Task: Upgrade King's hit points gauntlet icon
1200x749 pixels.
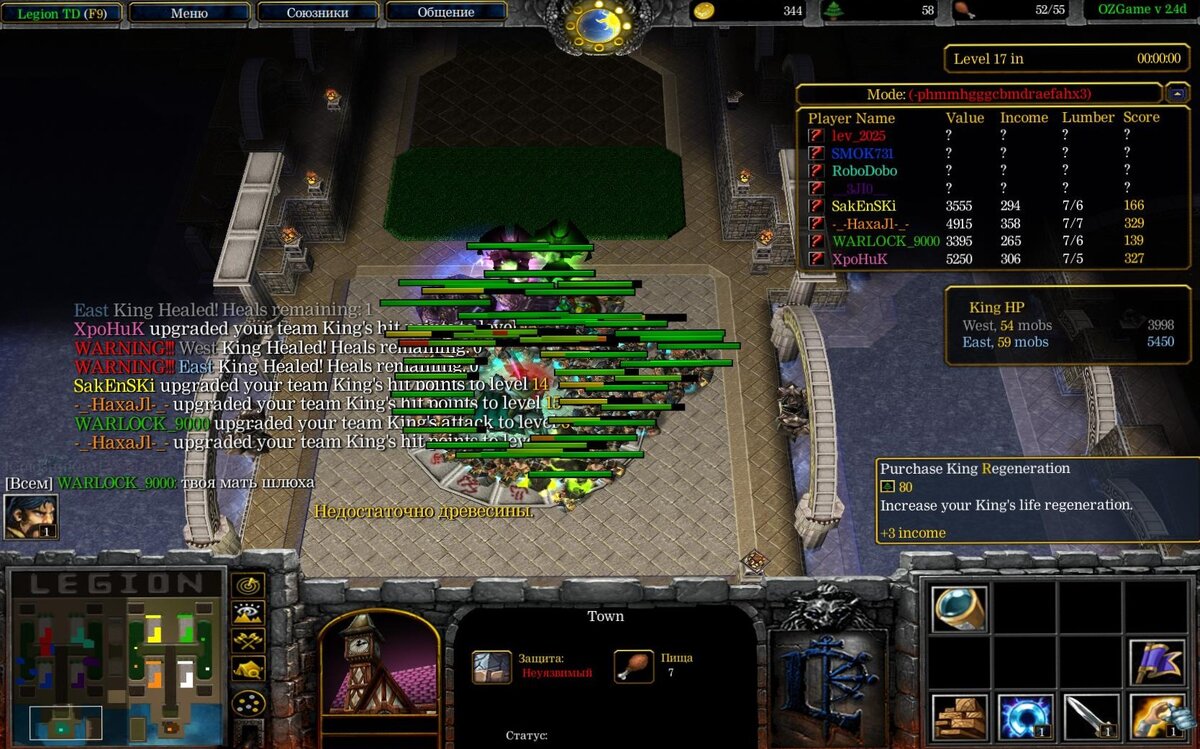Action: pyautogui.click(x=1157, y=716)
